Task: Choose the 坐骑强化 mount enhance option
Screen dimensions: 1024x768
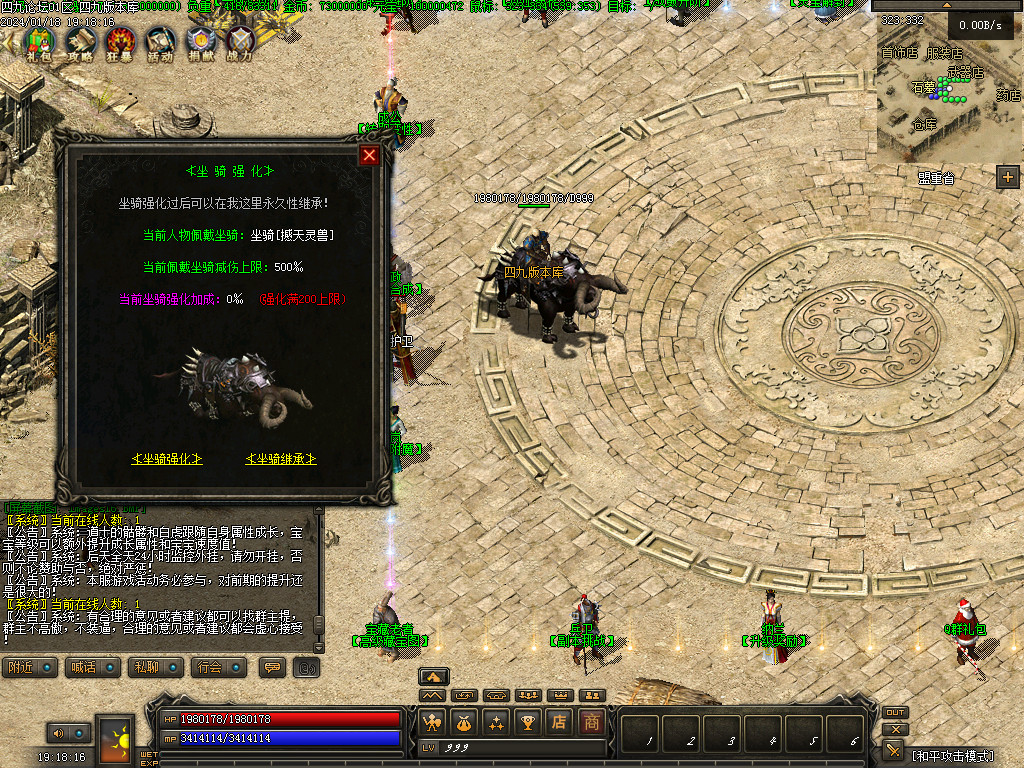Action: (x=167, y=459)
